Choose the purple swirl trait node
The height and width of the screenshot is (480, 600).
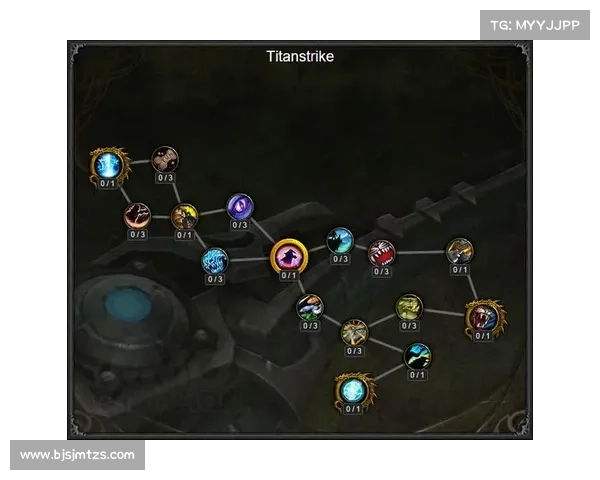click(x=240, y=207)
